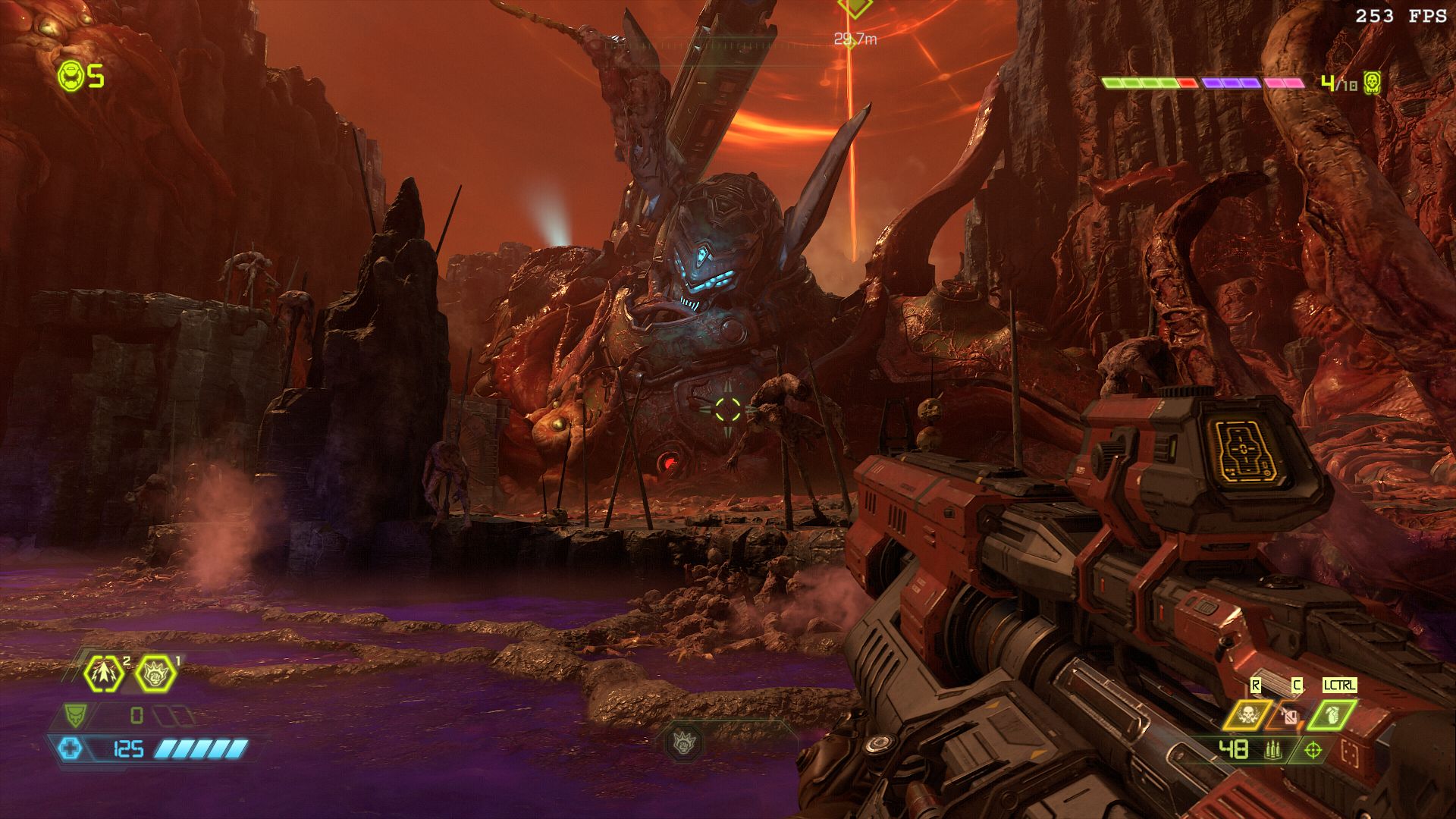This screenshot has height=819, width=1456.
Task: Click the chainsaw fuel can icon
Action: pos(1290,715)
